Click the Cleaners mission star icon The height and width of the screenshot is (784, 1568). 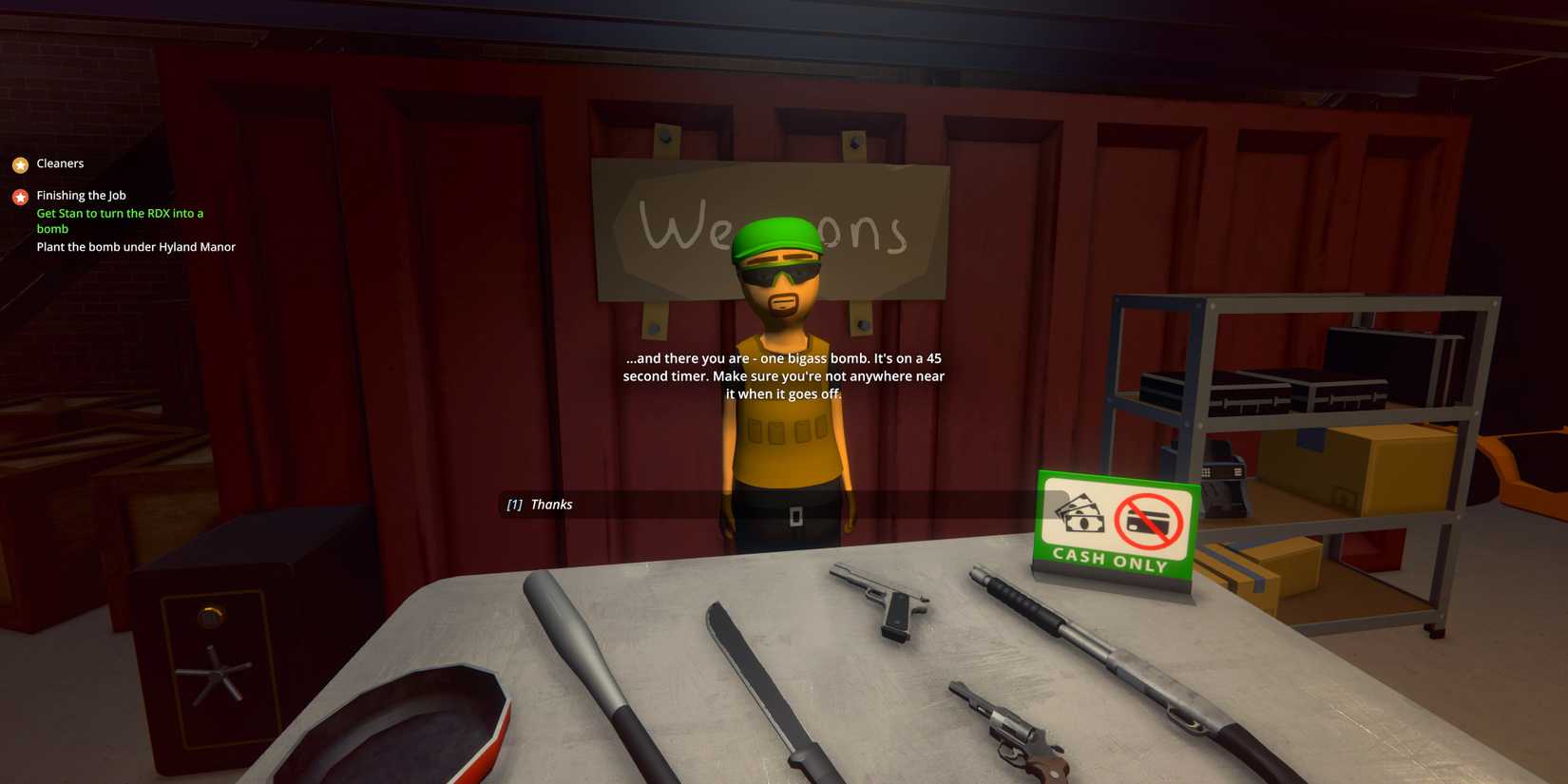tap(20, 163)
